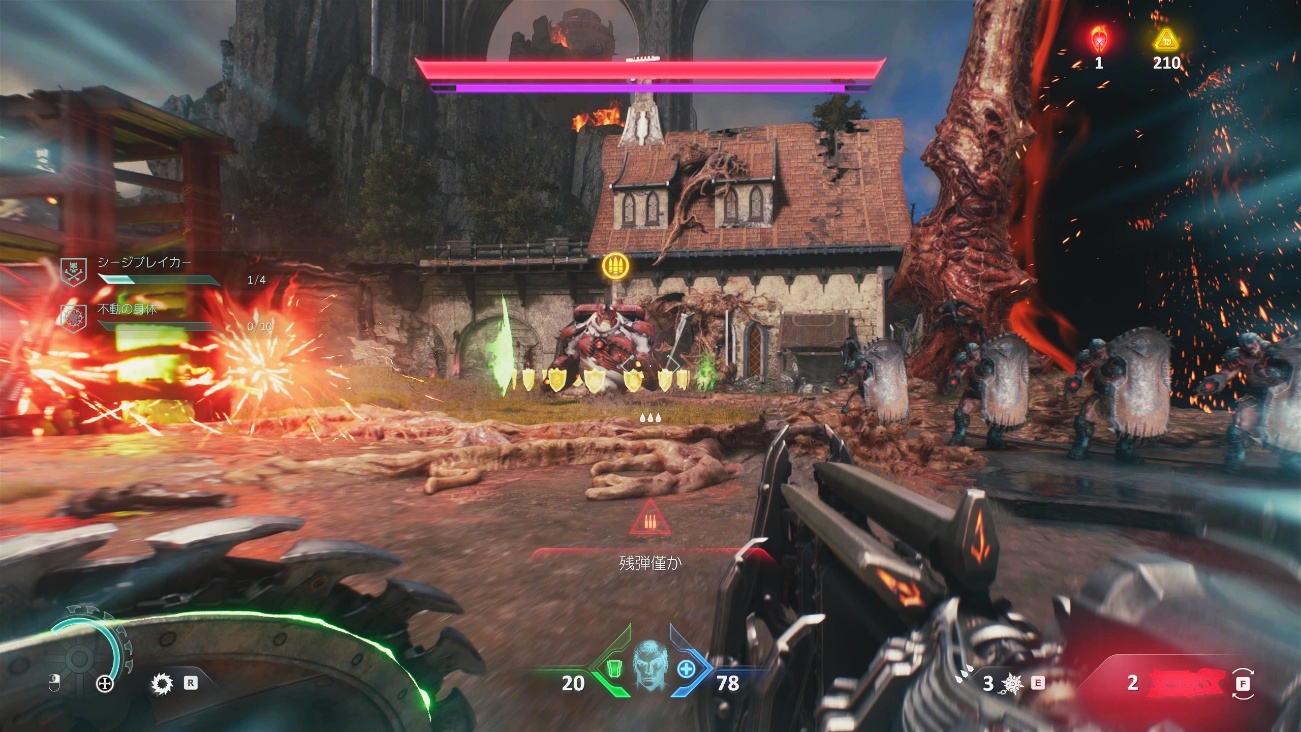Screen dimensions: 1301x732
Task: Select the red equipped weapon icon
Action: point(1186,683)
